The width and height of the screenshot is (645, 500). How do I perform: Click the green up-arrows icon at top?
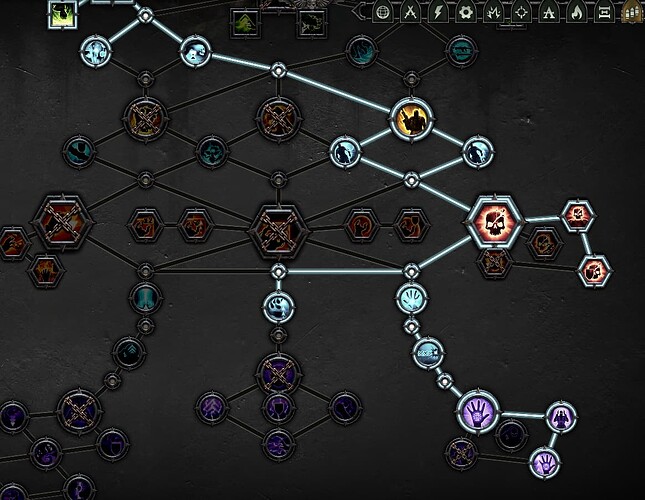[x=245, y=20]
